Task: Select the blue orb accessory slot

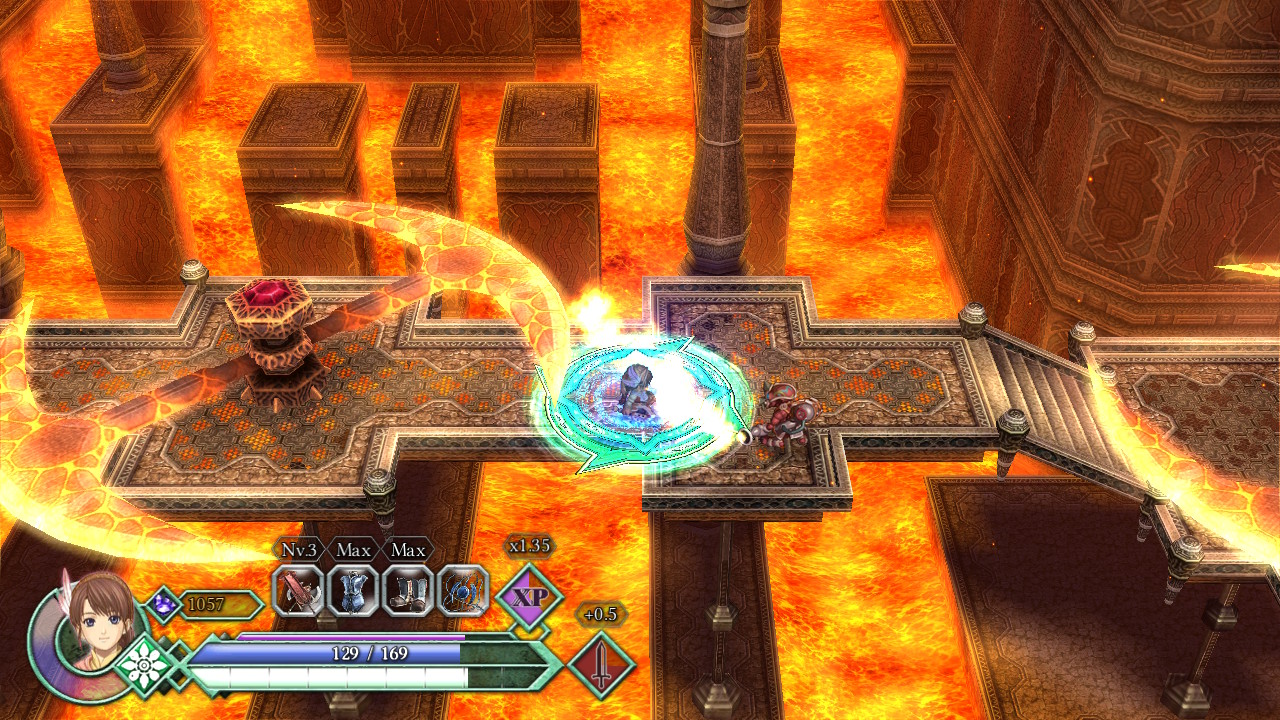Action: pos(463,591)
